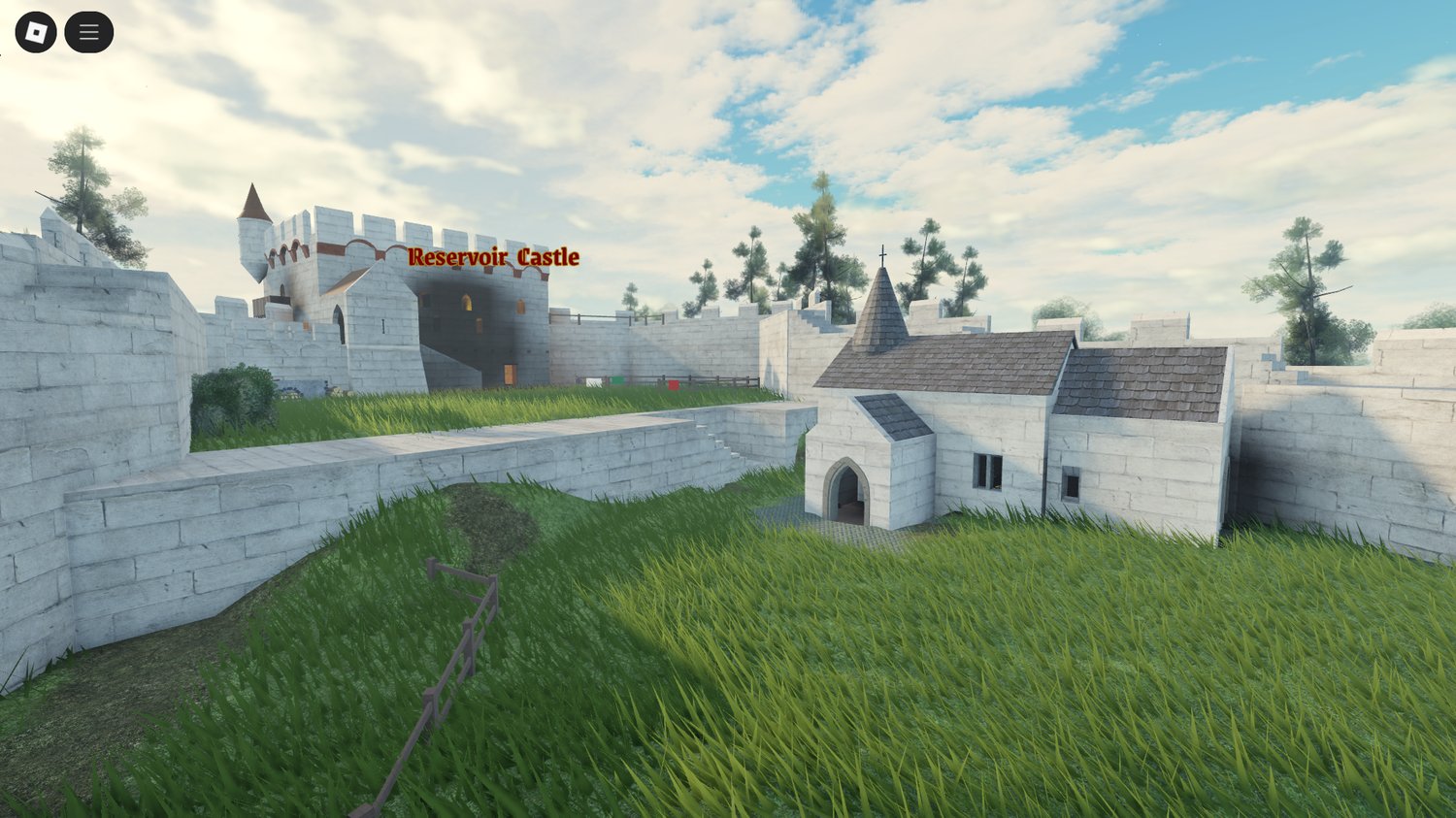Select the cross atop the church steeple

pos(883,256)
